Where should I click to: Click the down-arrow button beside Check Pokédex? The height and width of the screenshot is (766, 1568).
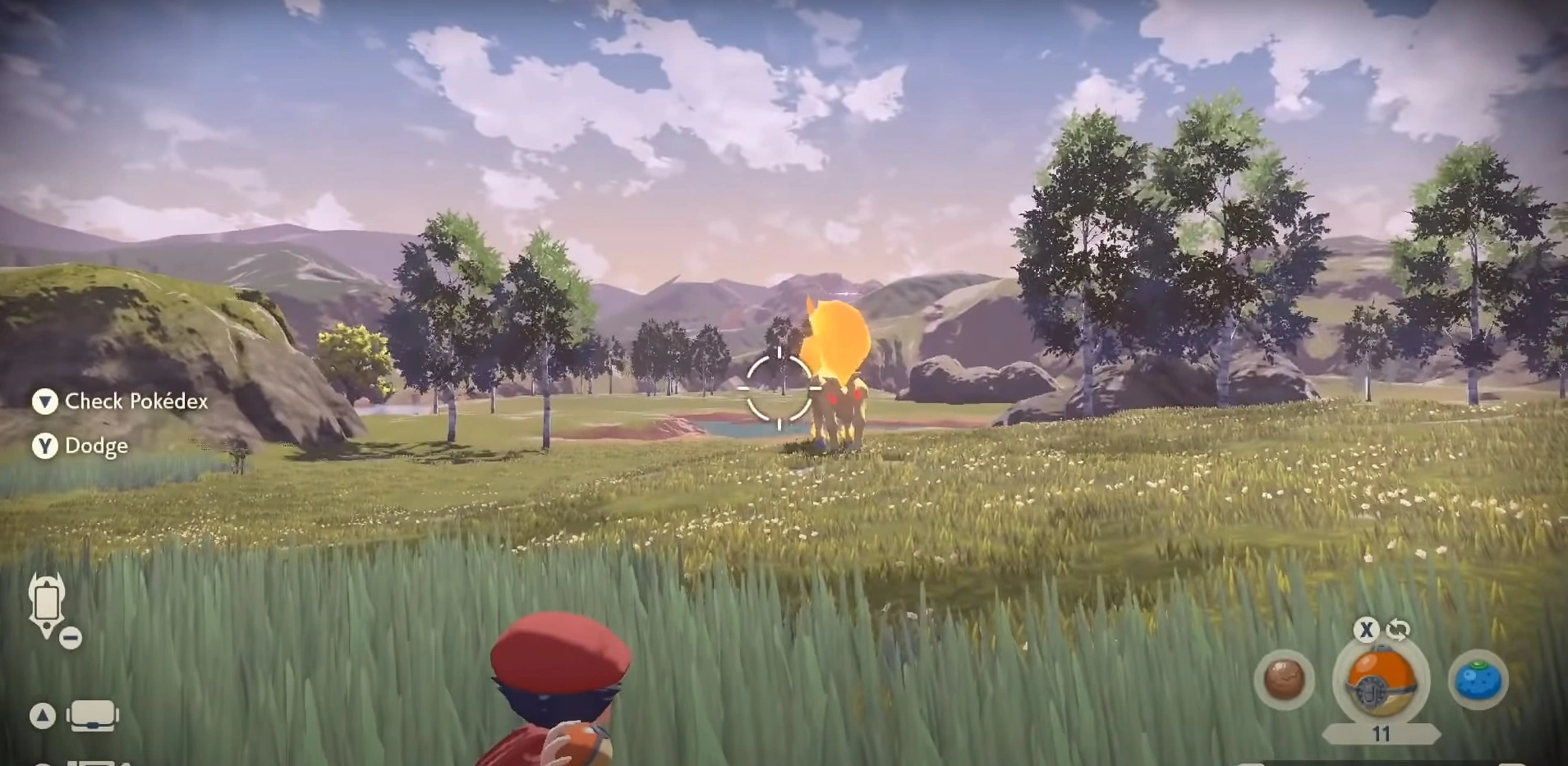pyautogui.click(x=45, y=402)
